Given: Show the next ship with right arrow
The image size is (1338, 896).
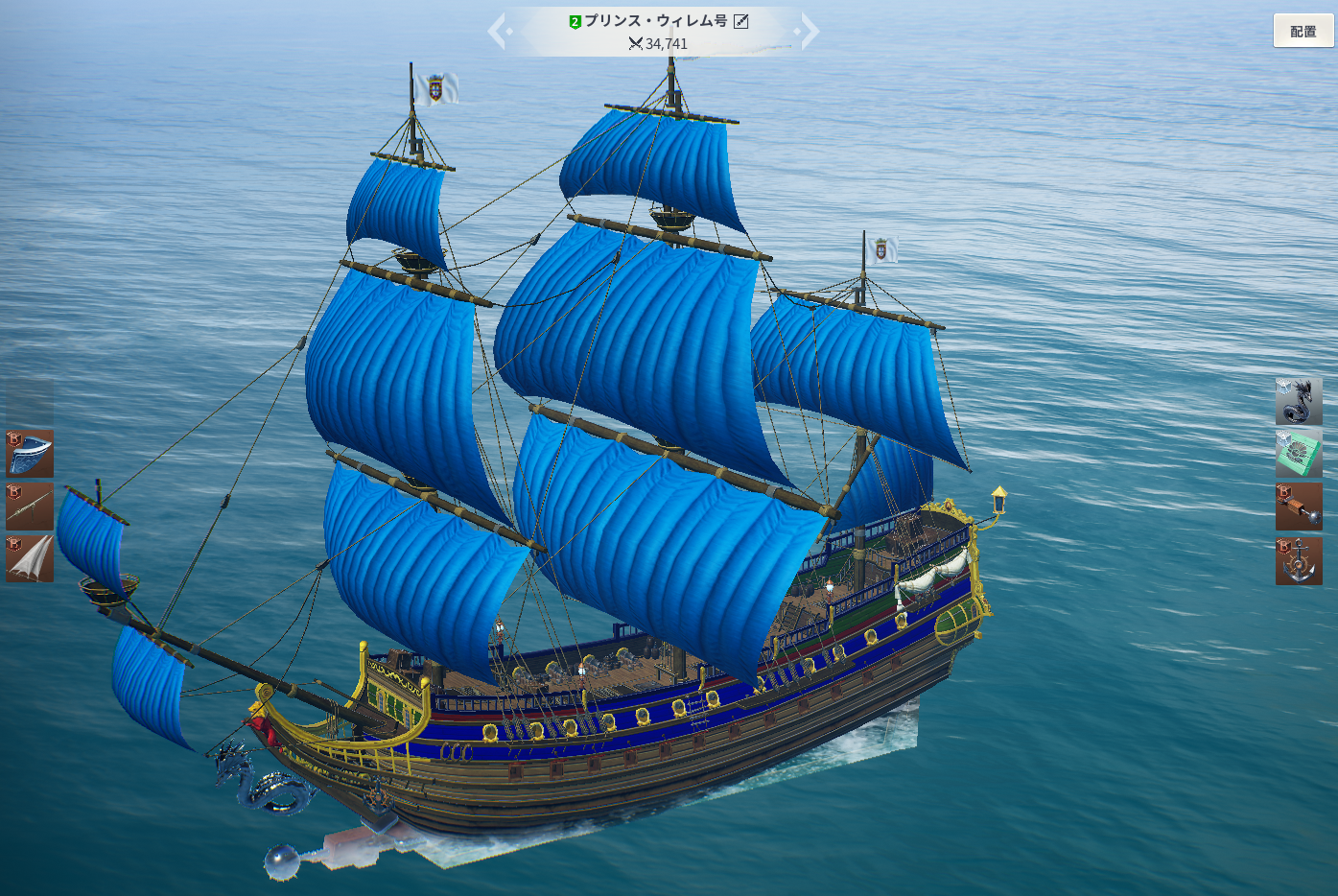Looking at the screenshot, I should [809, 31].
